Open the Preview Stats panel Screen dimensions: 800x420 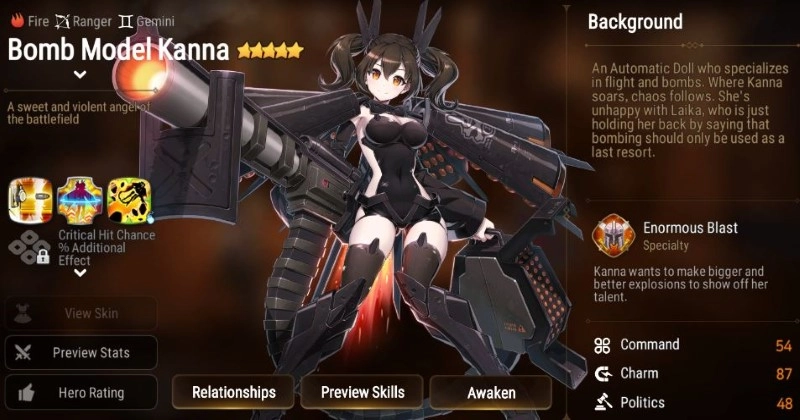click(81, 352)
